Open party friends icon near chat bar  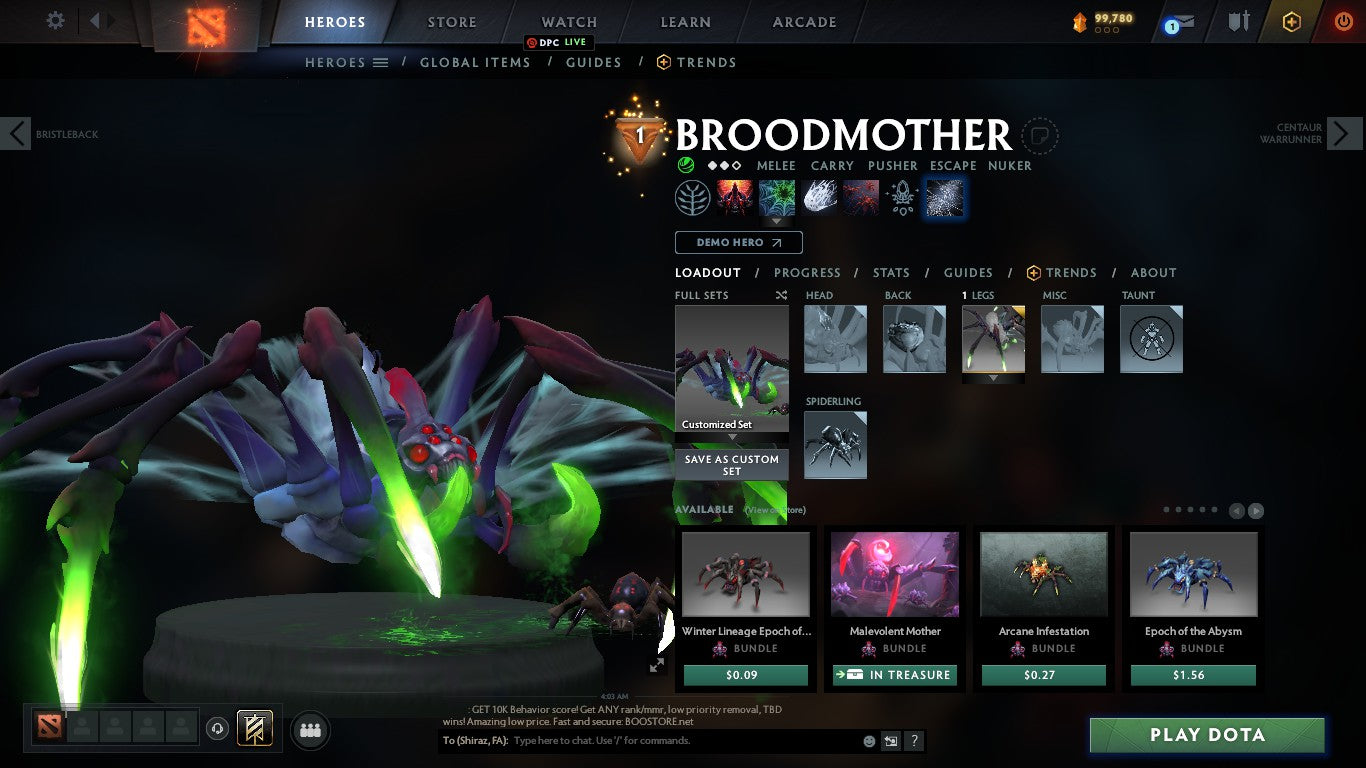pyautogui.click(x=310, y=730)
